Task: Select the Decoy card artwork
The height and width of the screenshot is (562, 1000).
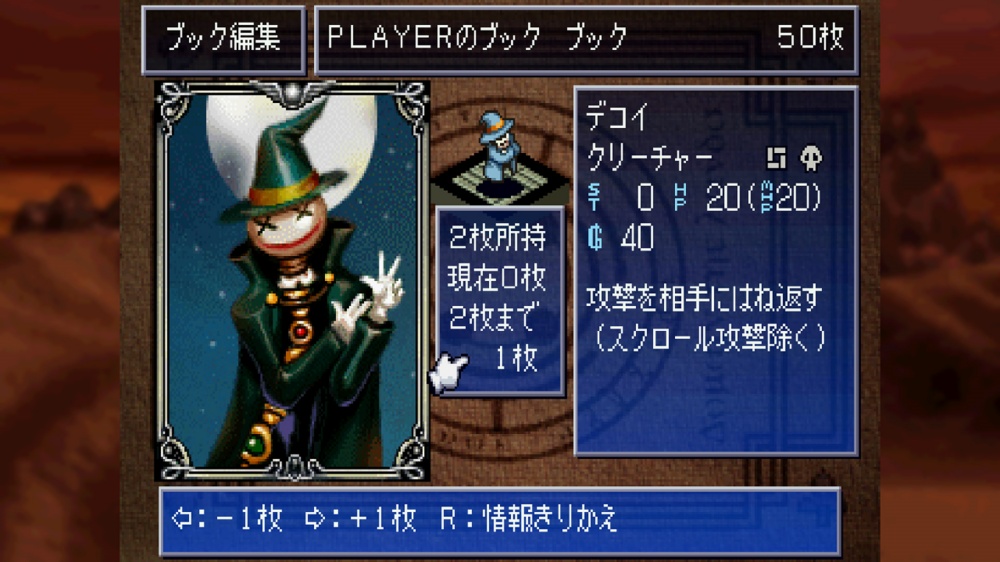Action: (x=292, y=280)
